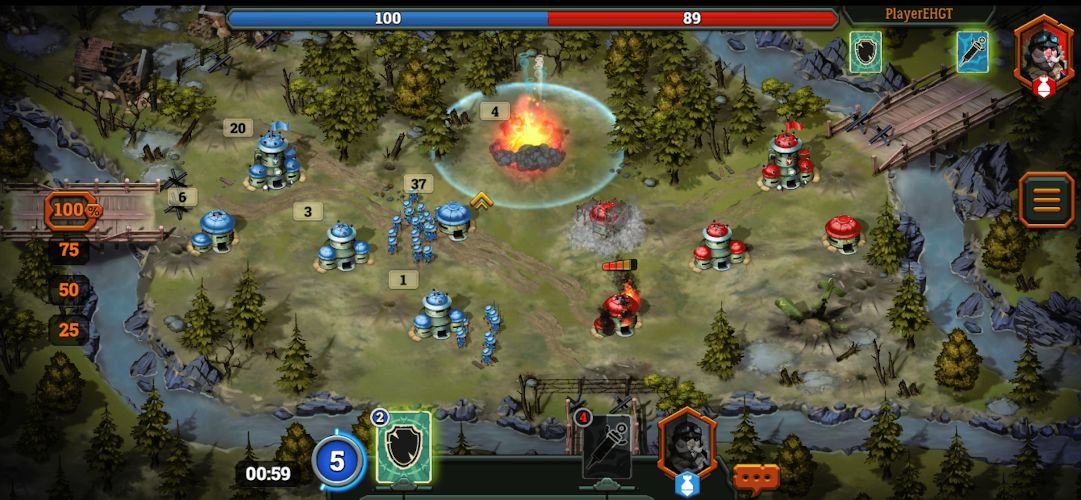Play the green shield card costing 2
1081x500 pixels.
pos(404,447)
